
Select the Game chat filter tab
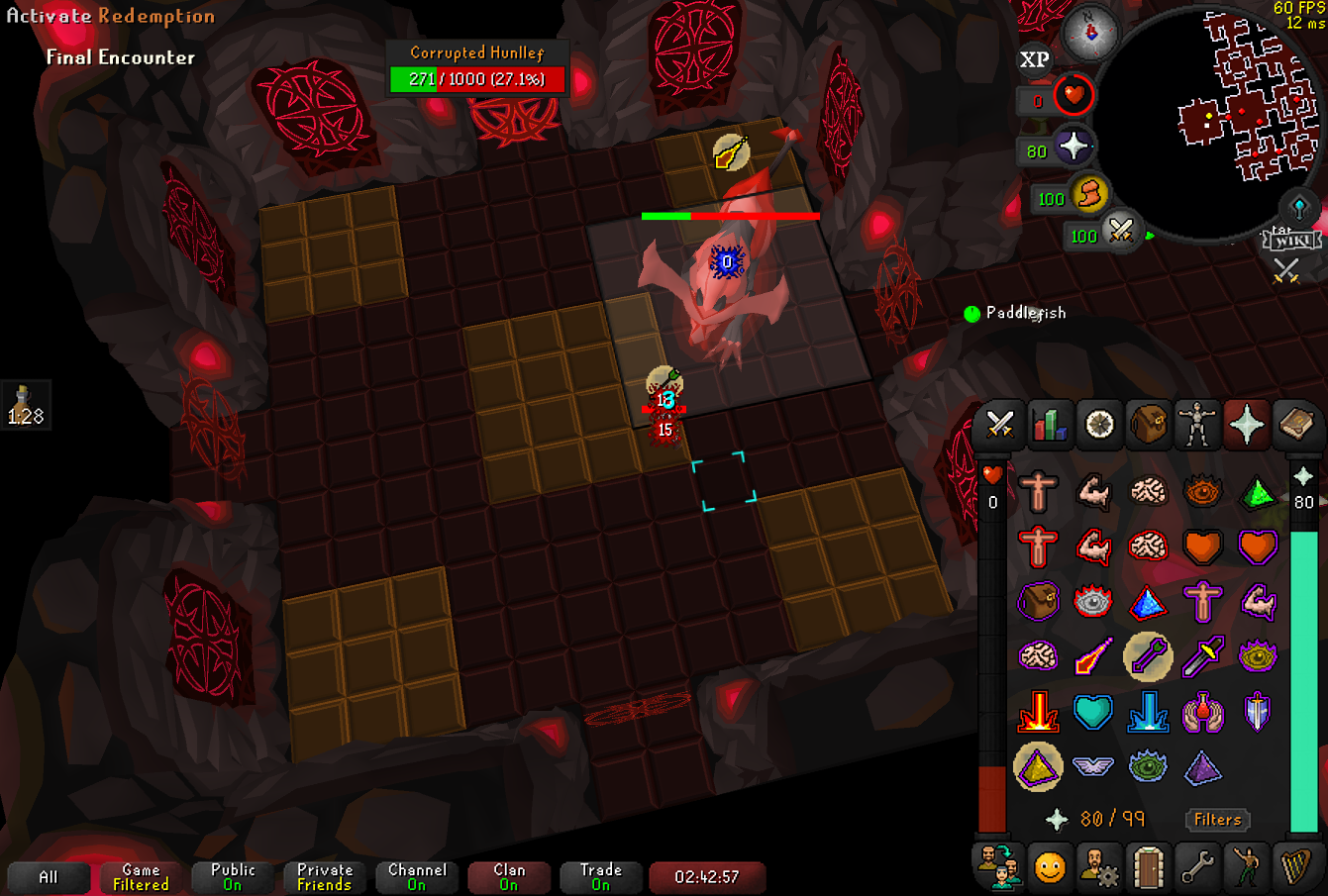click(x=141, y=877)
